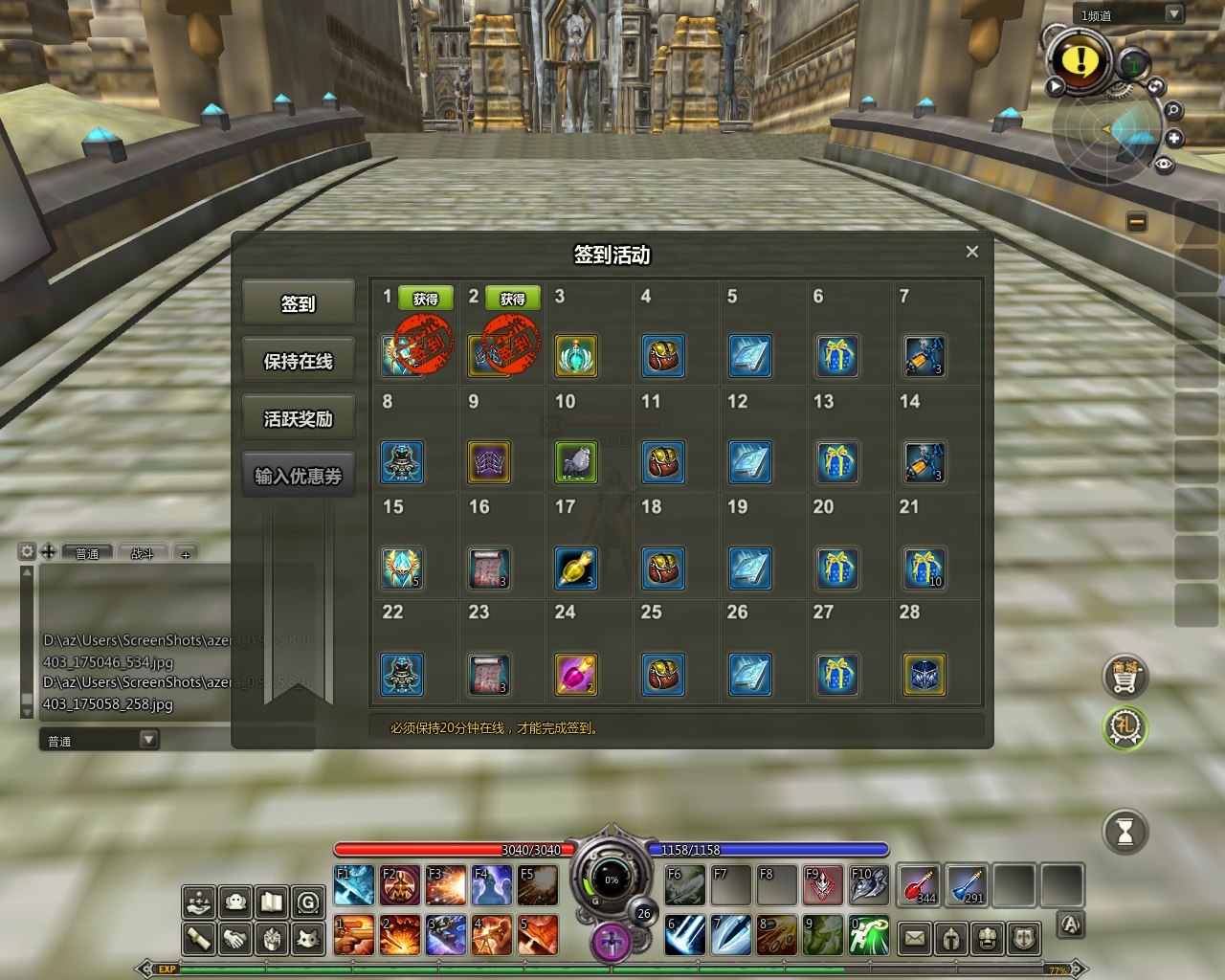Click the 礼 gift button

[x=1125, y=728]
